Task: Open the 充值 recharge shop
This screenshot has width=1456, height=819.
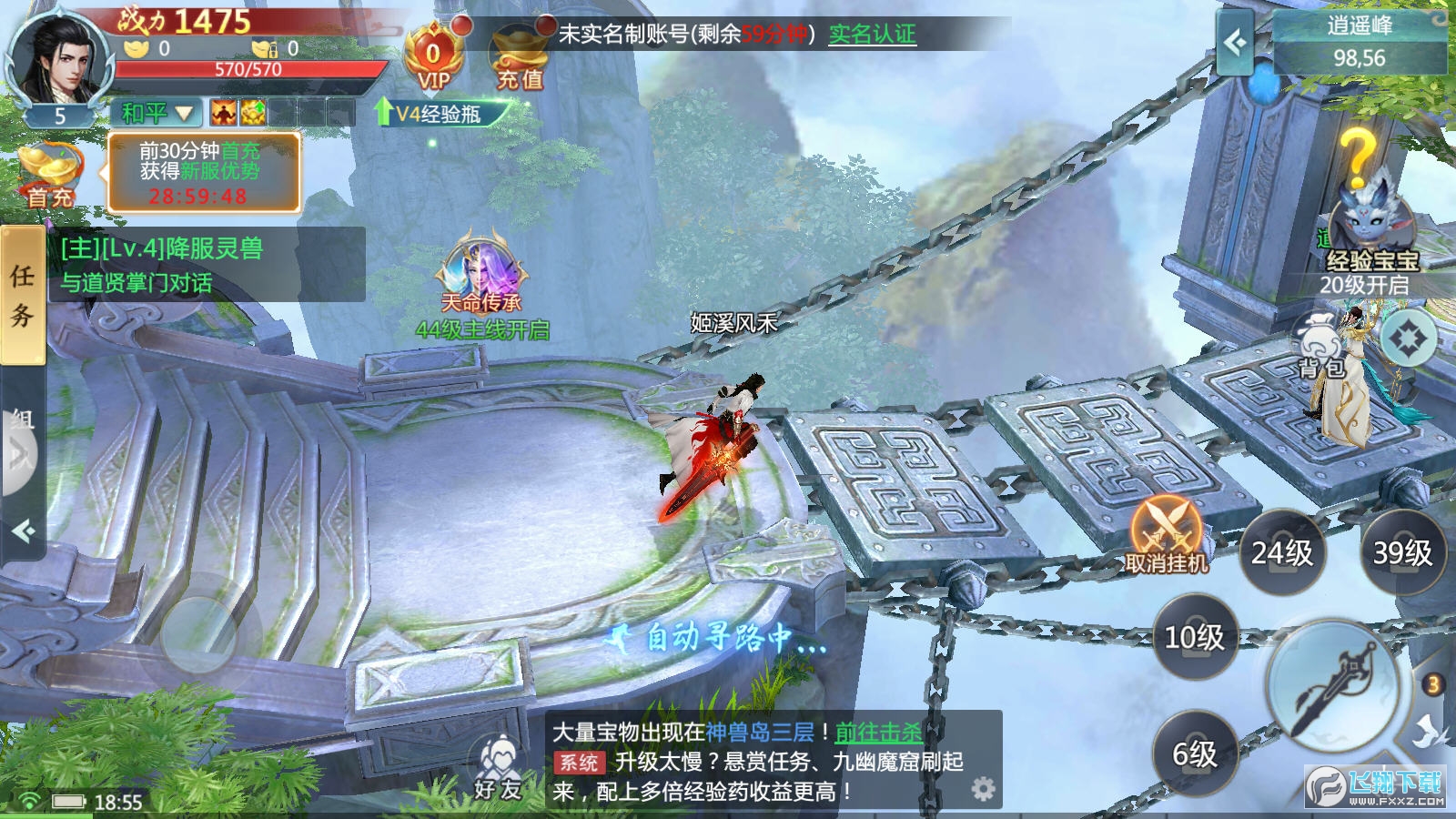Action: 520,60
